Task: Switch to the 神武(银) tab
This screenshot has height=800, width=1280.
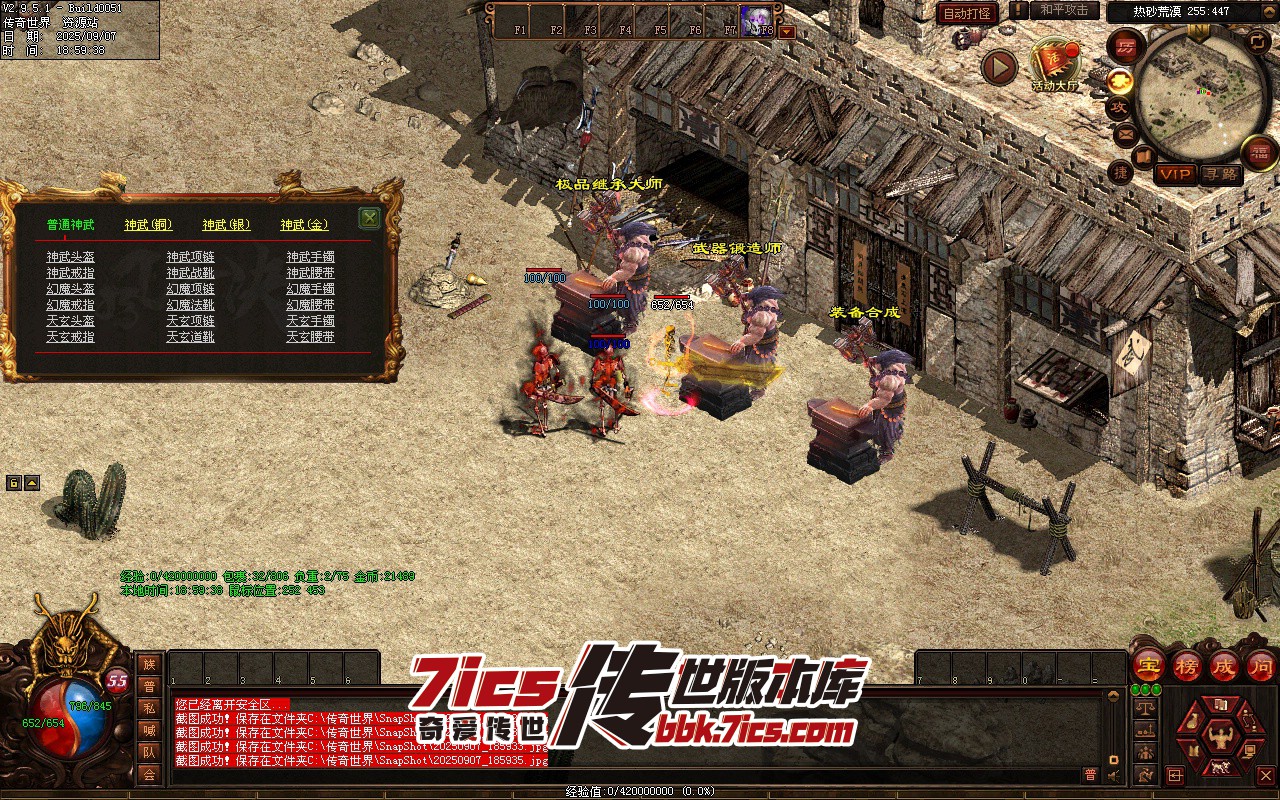Action: coord(226,226)
